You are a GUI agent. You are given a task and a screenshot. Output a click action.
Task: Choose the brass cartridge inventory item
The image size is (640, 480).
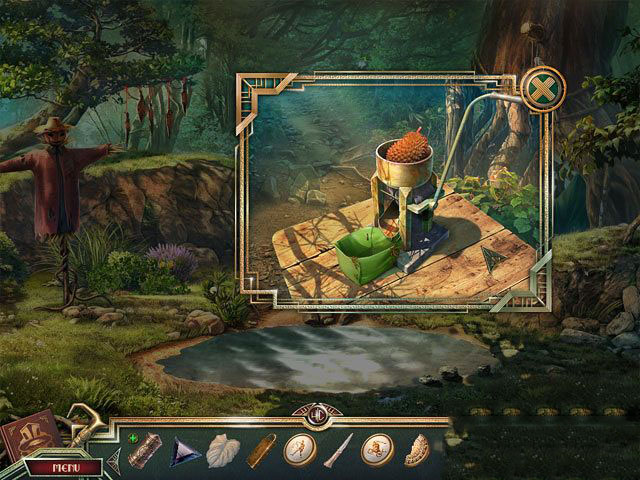(x=261, y=450)
